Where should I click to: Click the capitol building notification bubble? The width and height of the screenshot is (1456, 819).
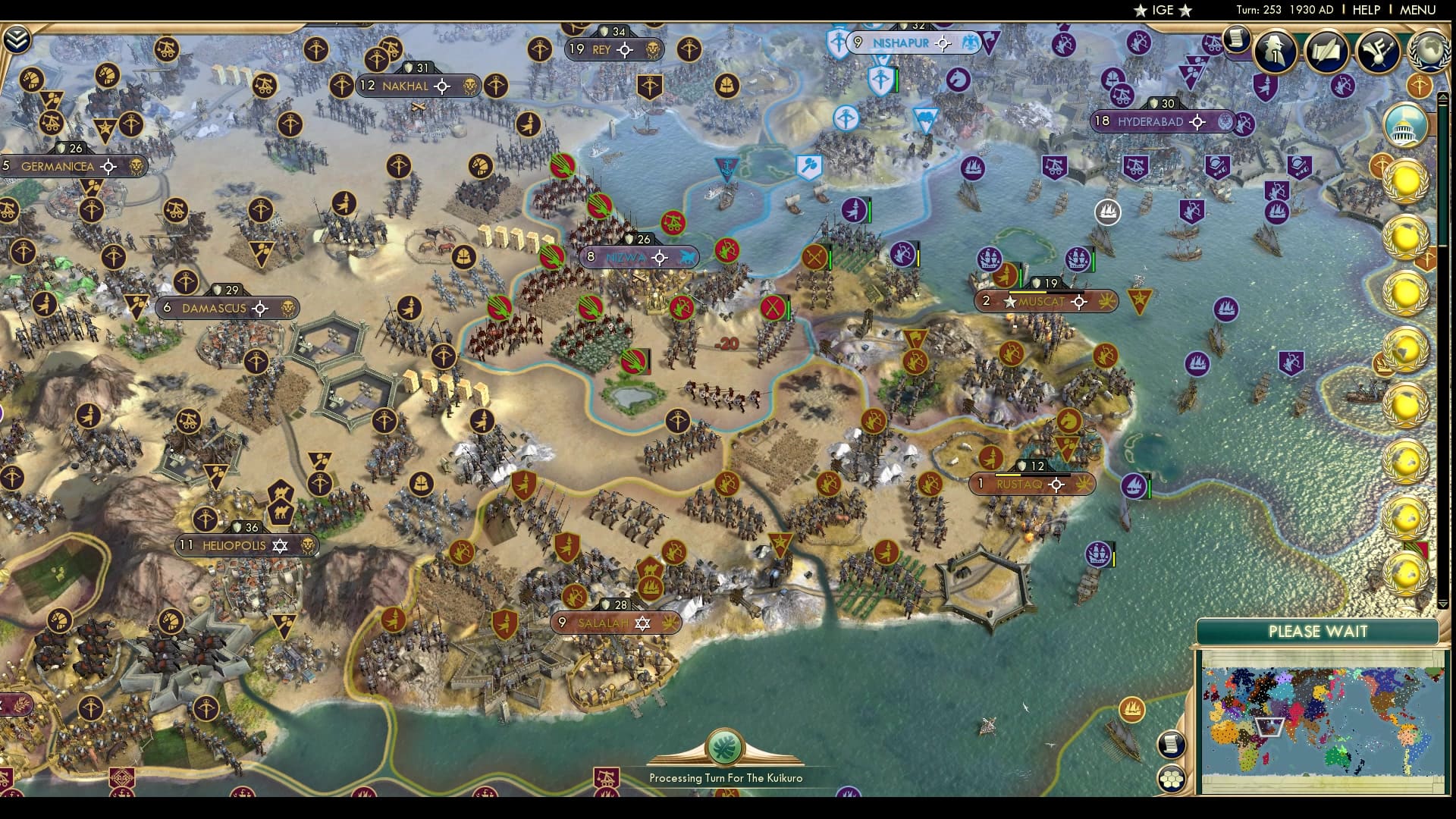(x=1407, y=127)
